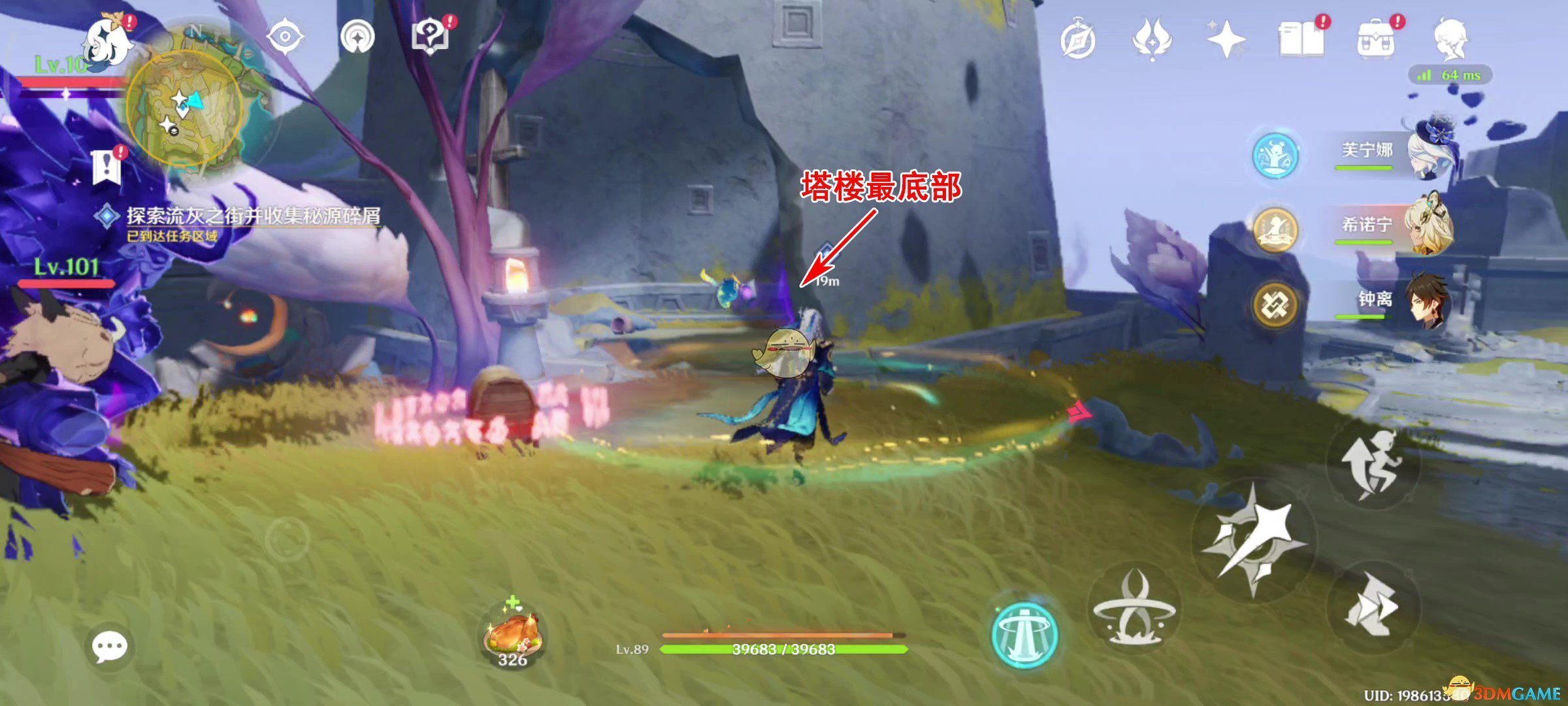Eat the roast chicken quick-food item
1568x706 pixels.
(513, 635)
